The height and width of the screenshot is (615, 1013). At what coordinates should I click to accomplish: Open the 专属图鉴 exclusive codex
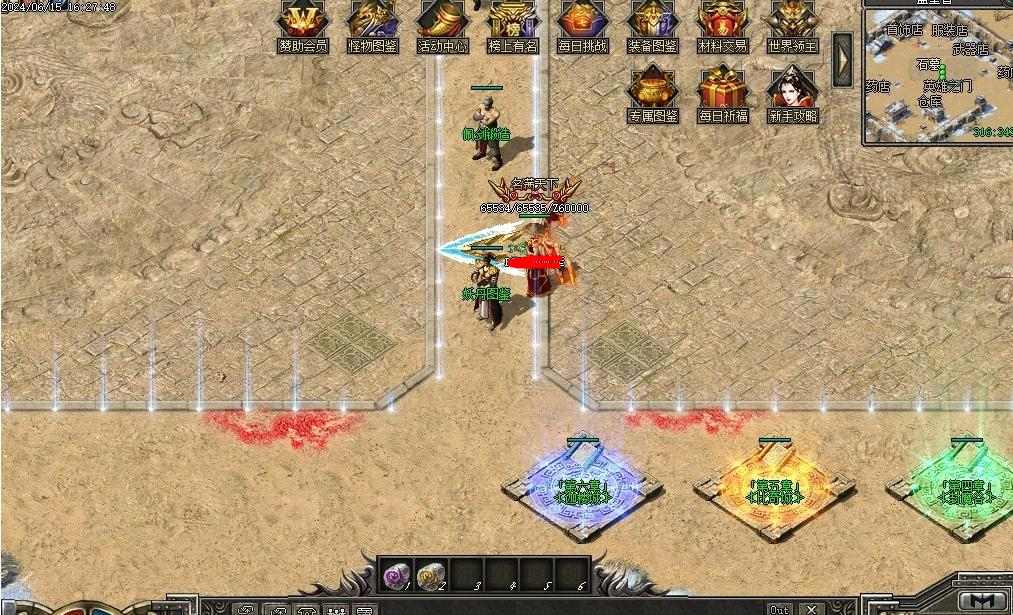pyautogui.click(x=652, y=89)
